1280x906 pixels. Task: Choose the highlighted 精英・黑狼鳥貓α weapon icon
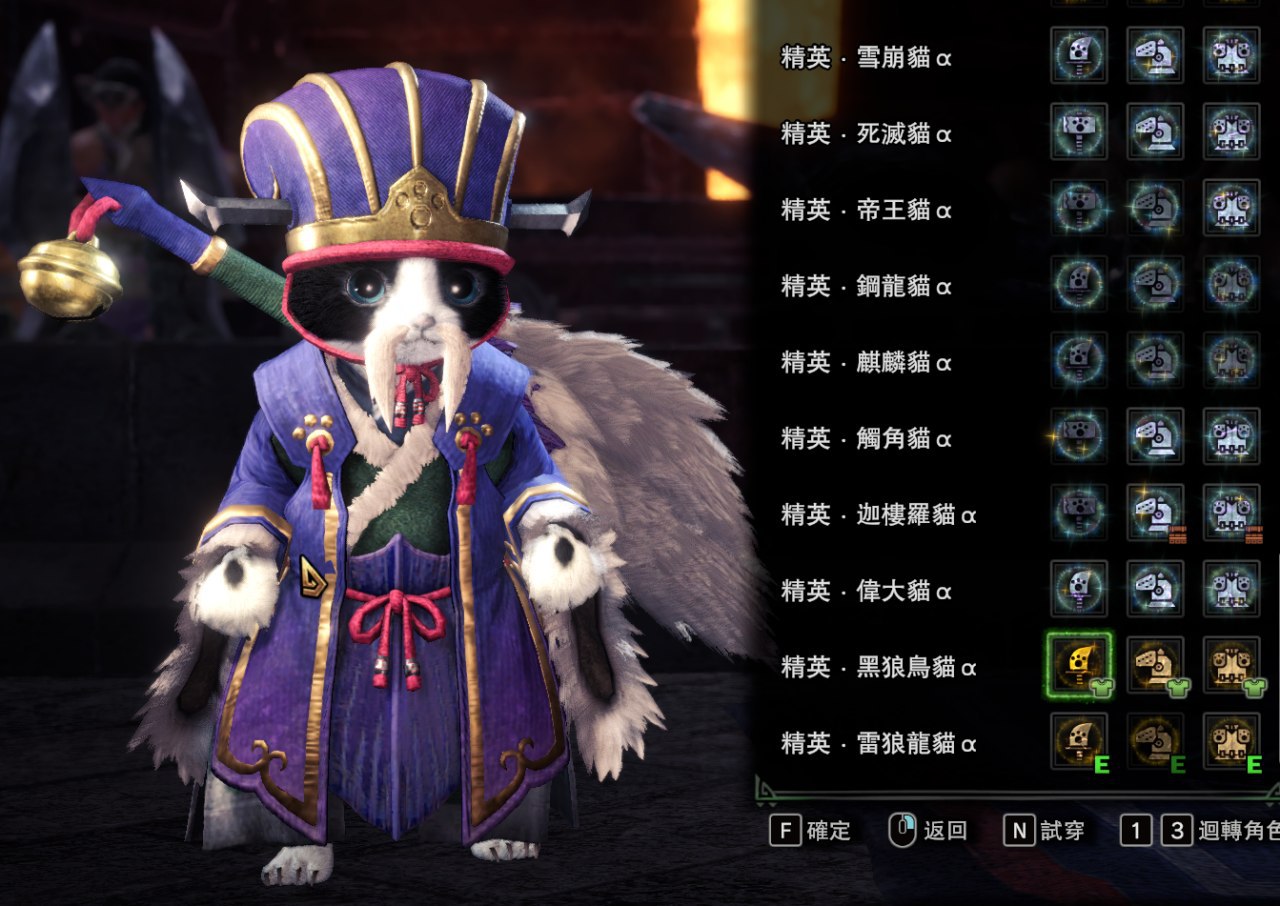(x=1079, y=665)
